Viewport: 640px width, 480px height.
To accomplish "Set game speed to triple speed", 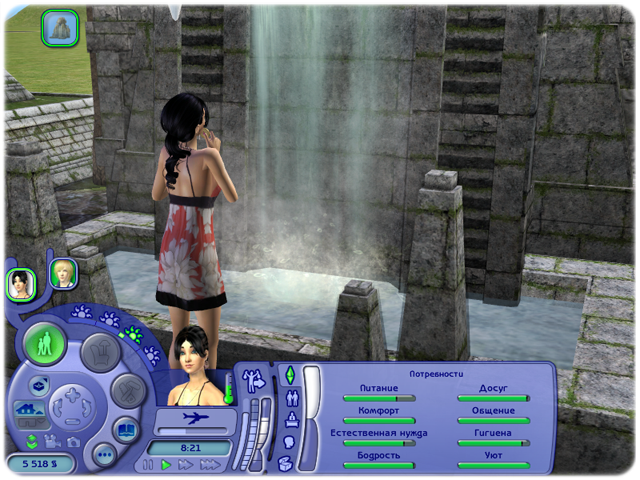I will 209,465.
